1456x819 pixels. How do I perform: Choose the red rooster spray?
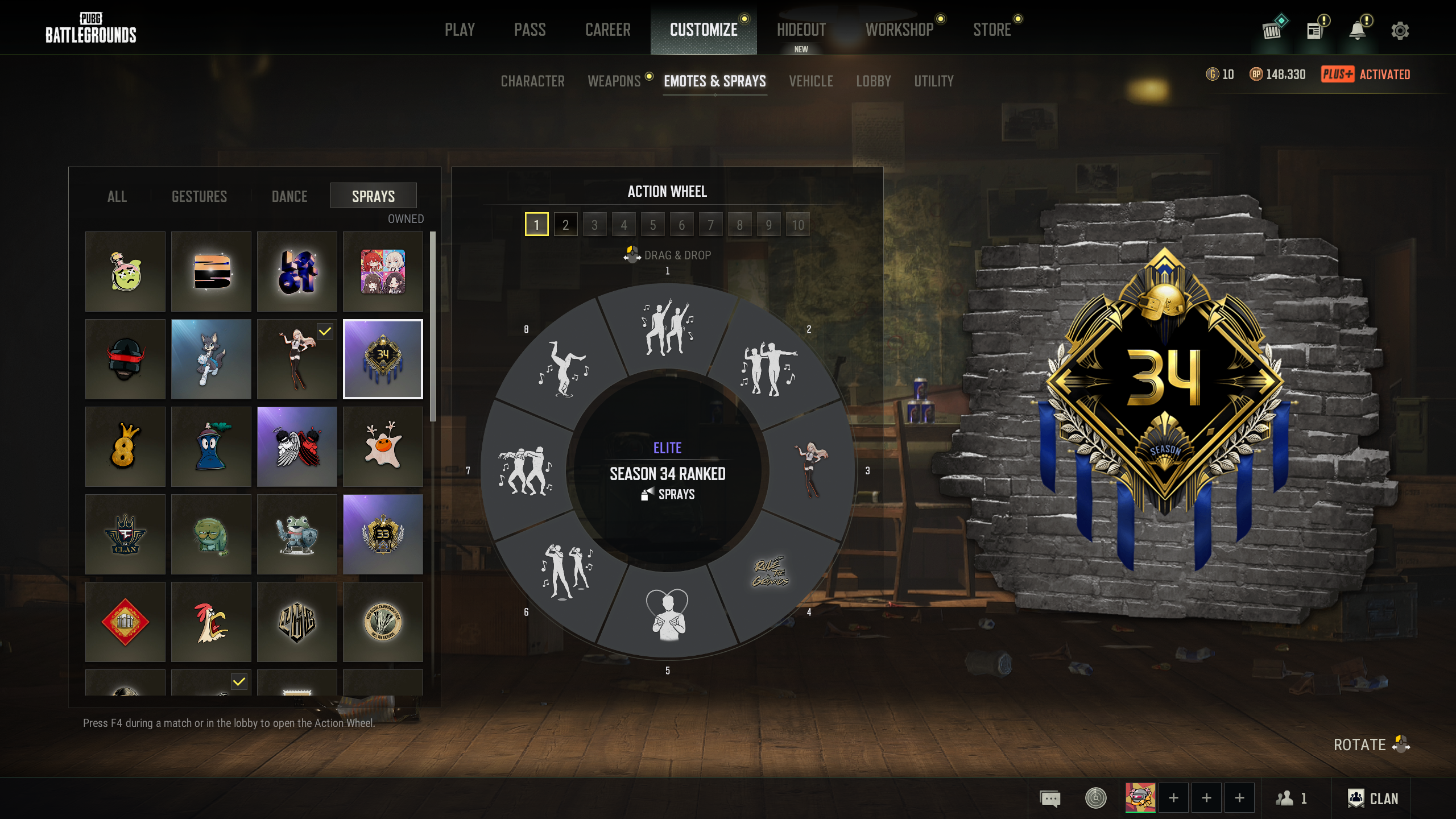click(x=211, y=622)
